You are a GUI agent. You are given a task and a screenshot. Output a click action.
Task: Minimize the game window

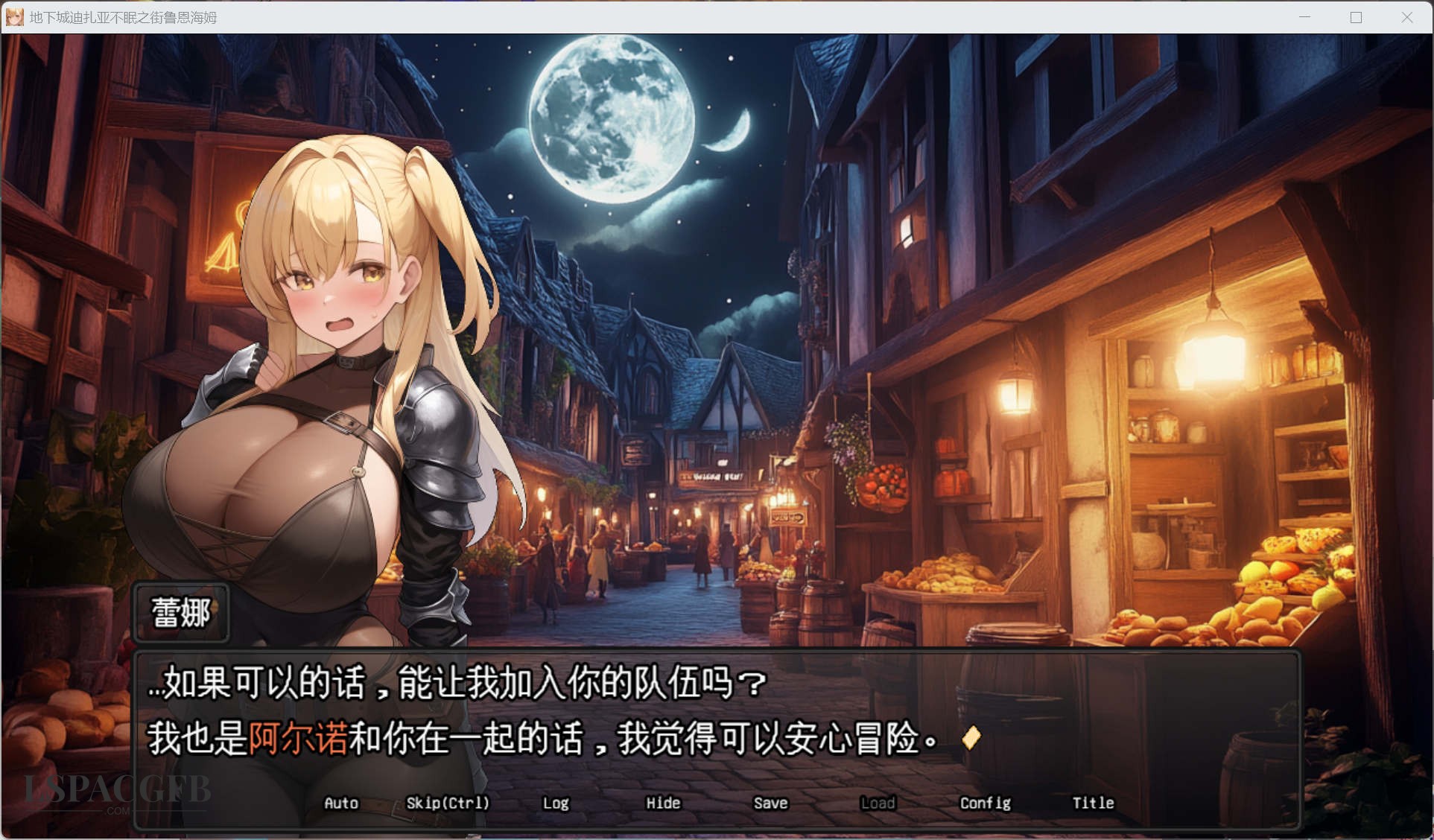click(1304, 17)
